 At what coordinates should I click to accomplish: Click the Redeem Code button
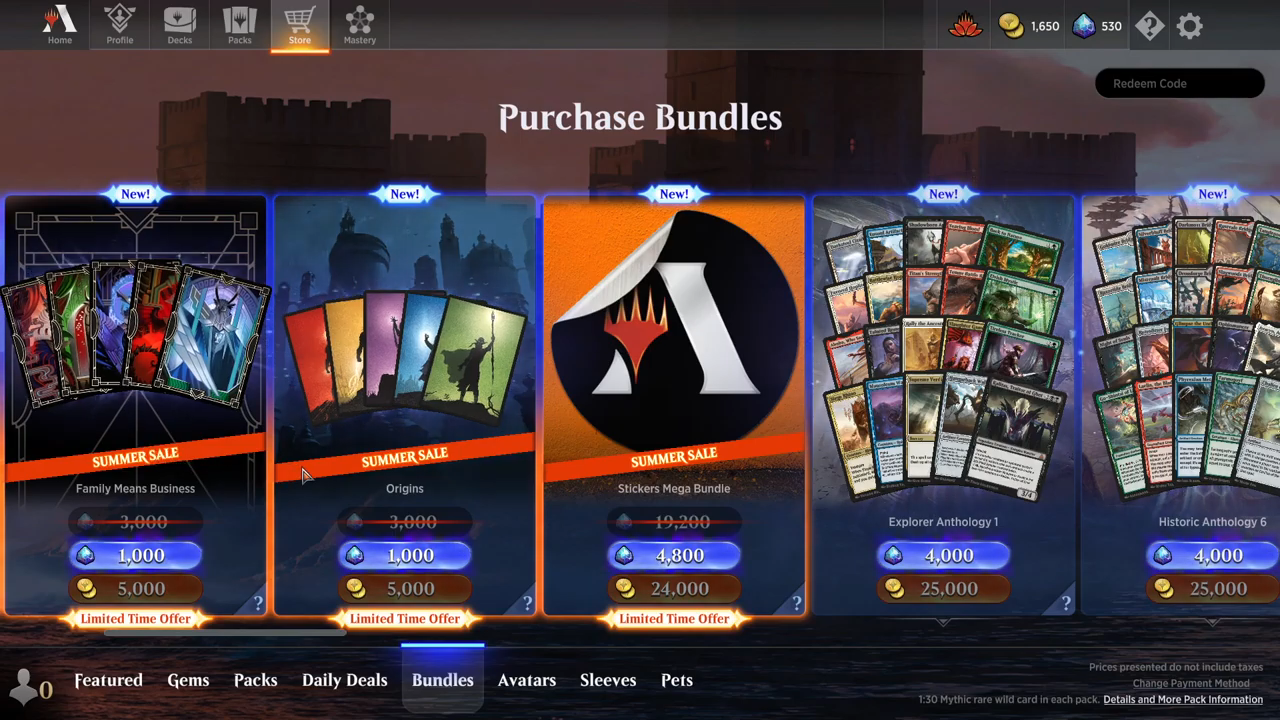point(1179,83)
